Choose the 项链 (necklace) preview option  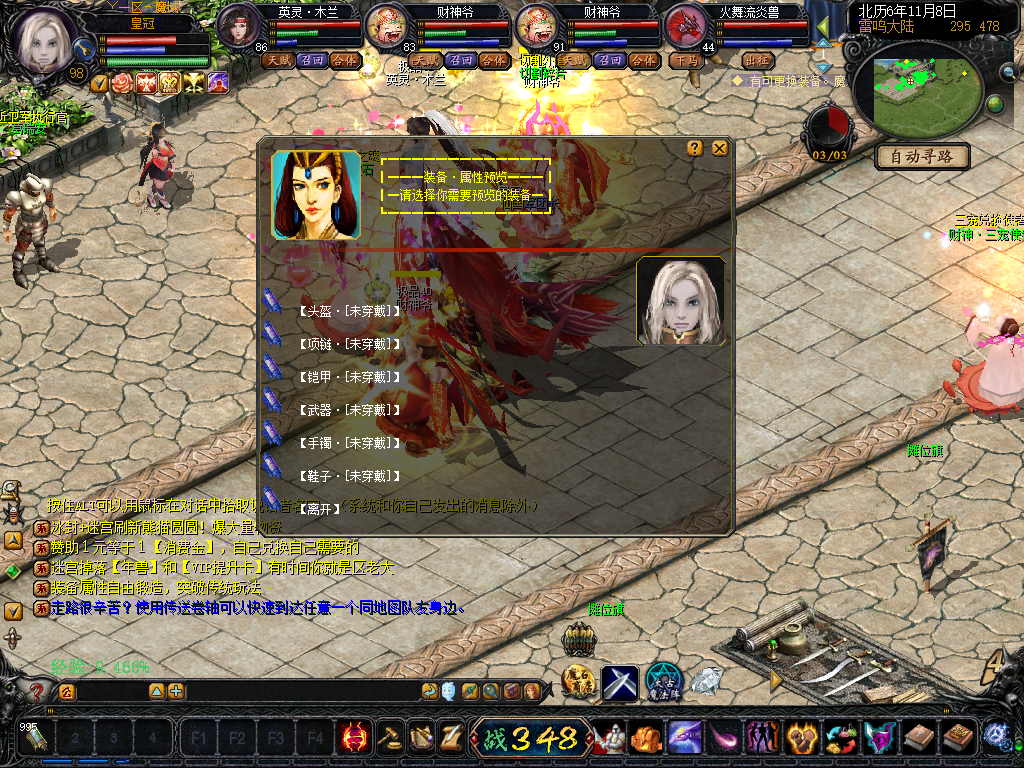349,344
